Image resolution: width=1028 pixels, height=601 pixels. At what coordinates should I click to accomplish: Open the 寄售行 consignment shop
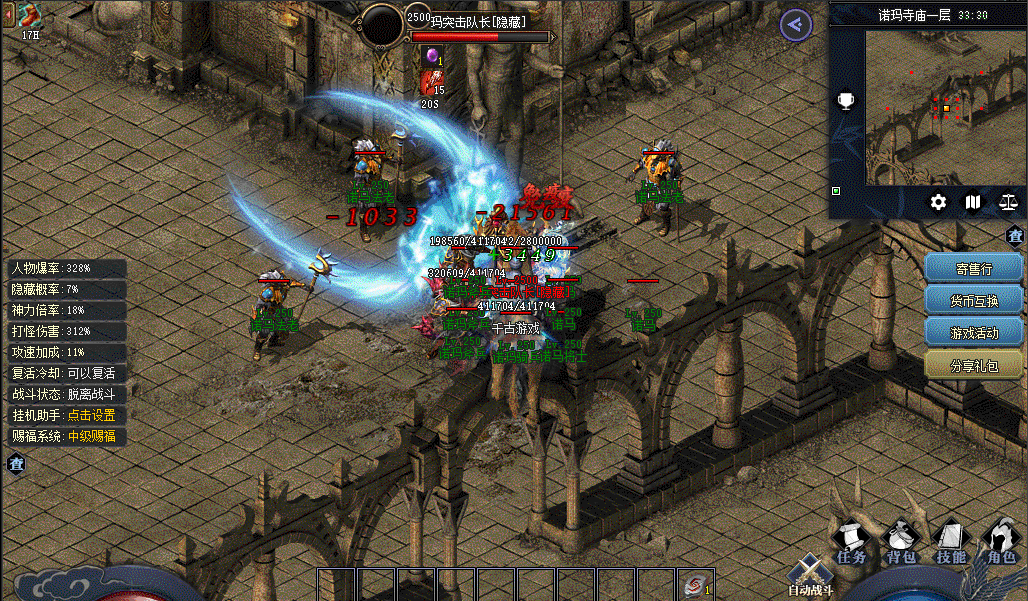974,268
